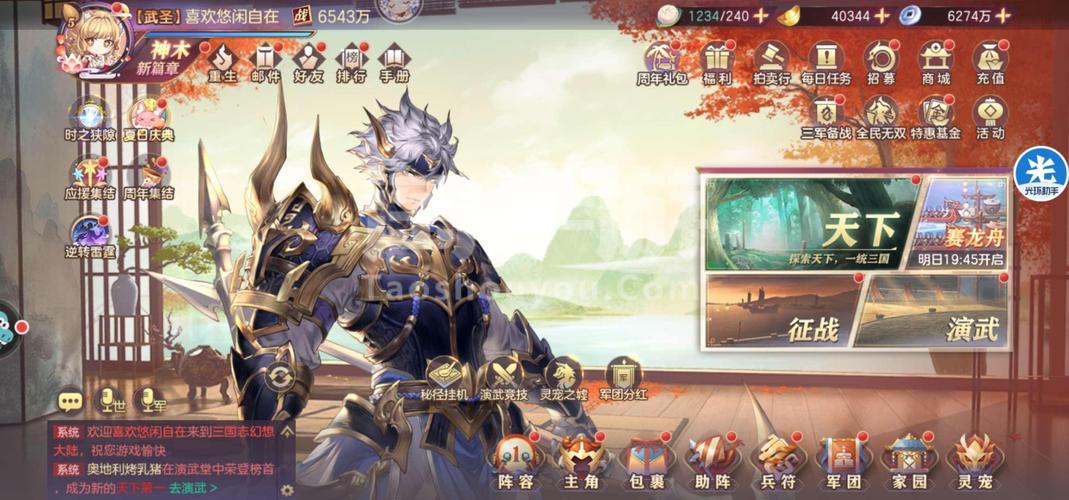The image size is (1069, 500).
Task: Show the 排行 rankings
Action: (x=351, y=62)
